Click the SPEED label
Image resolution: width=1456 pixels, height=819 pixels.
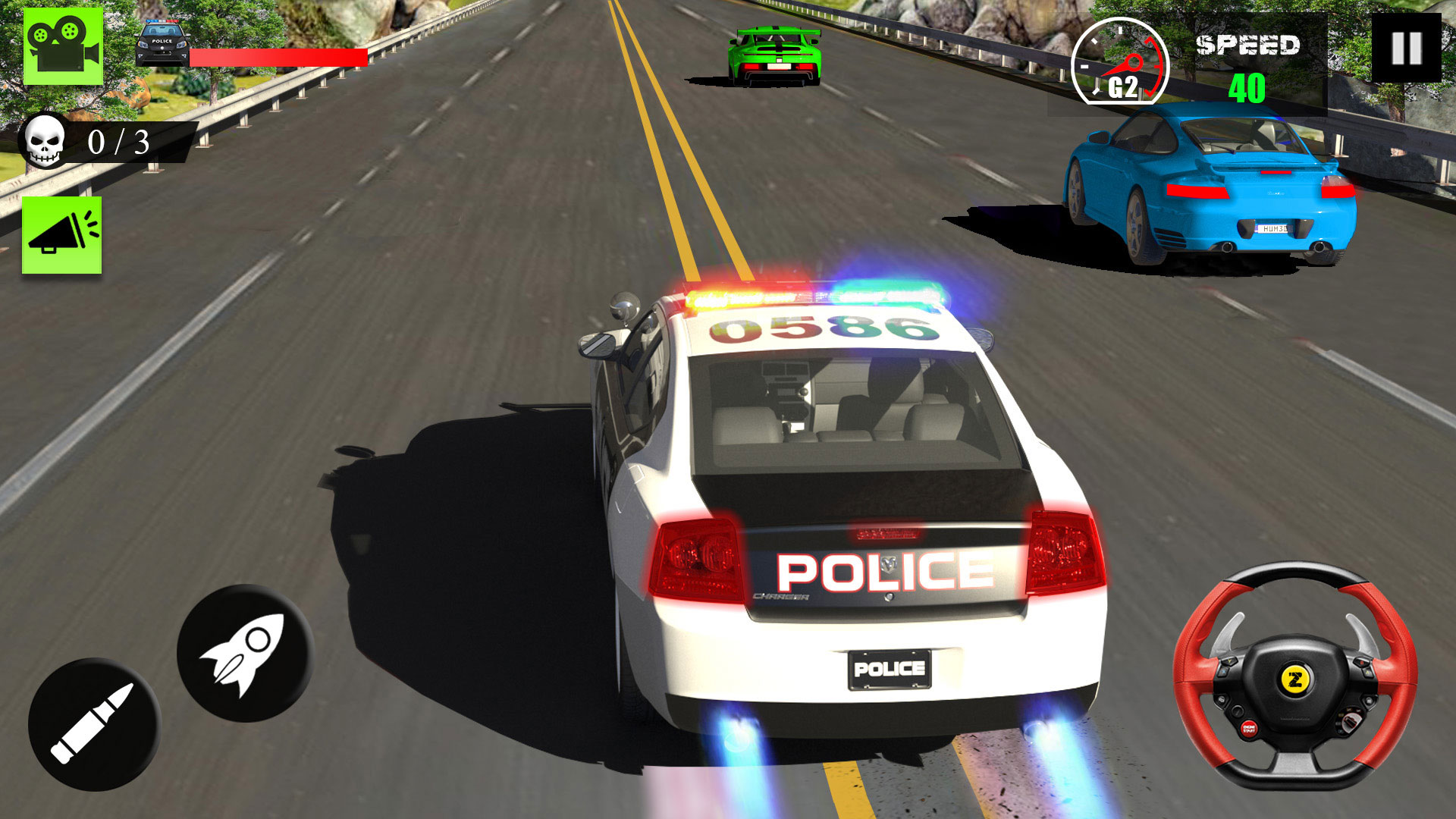1247,45
